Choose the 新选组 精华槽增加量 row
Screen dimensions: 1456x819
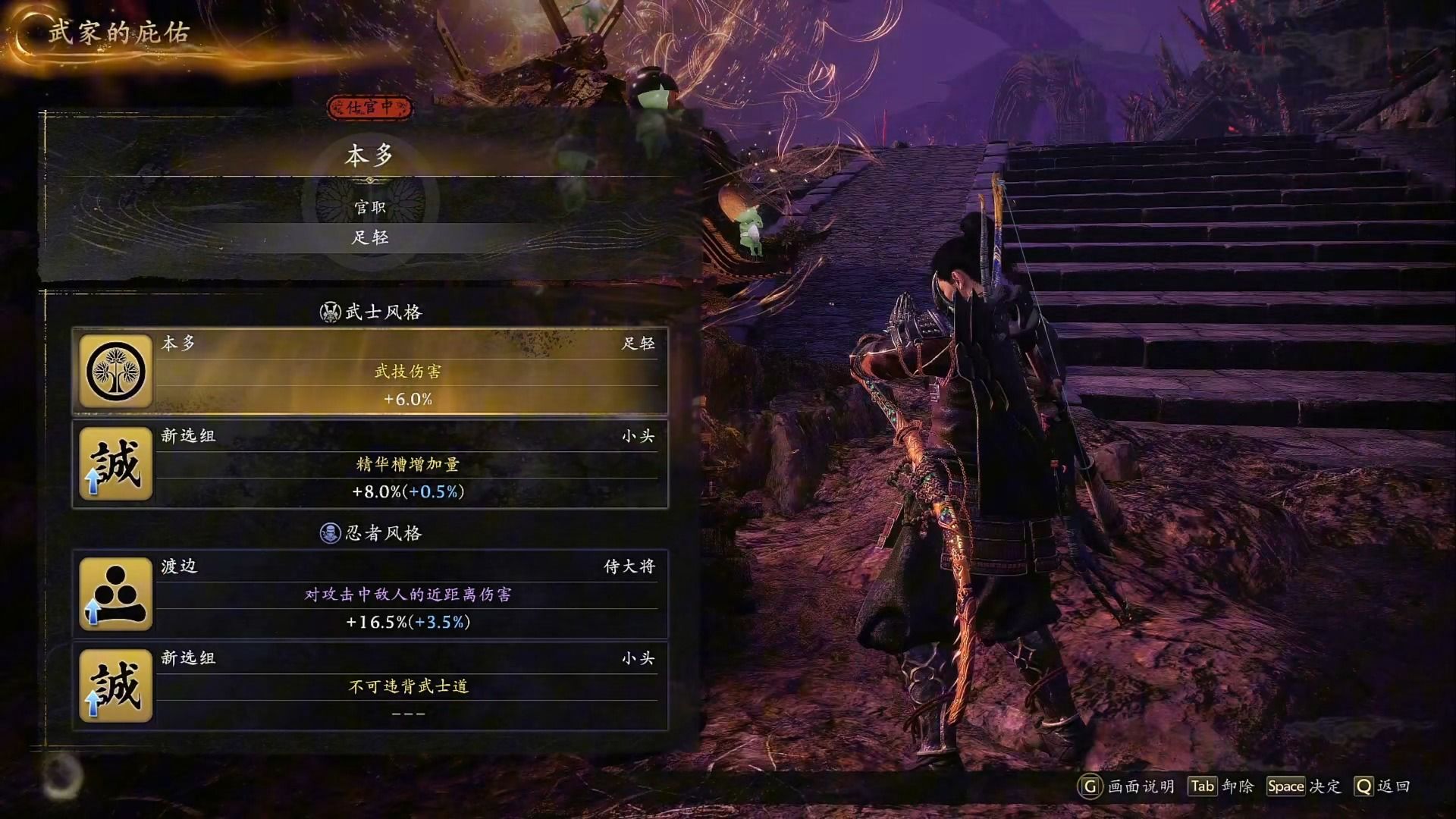pos(370,464)
